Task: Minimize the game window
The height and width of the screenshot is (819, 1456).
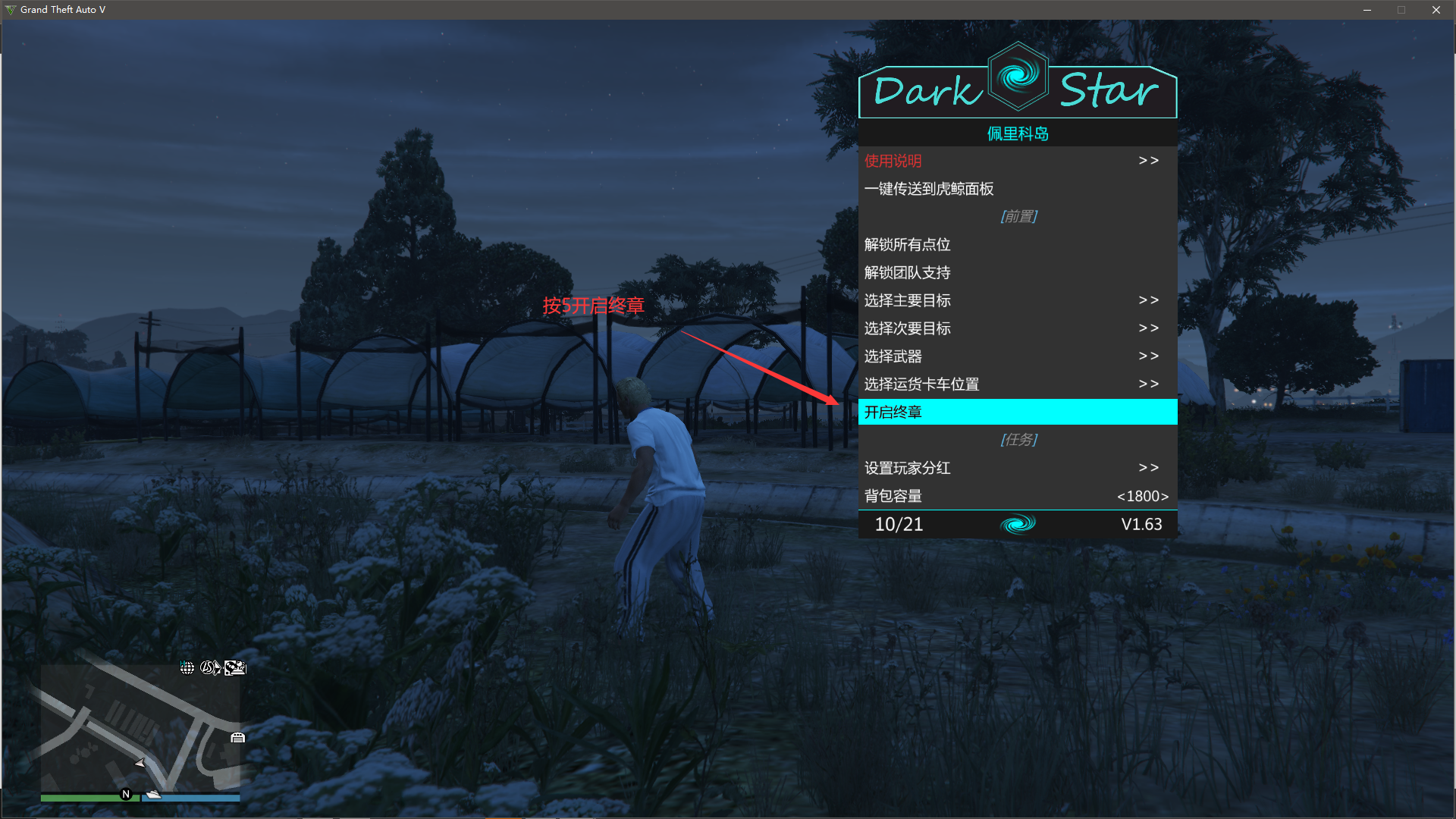Action: coord(1367,10)
